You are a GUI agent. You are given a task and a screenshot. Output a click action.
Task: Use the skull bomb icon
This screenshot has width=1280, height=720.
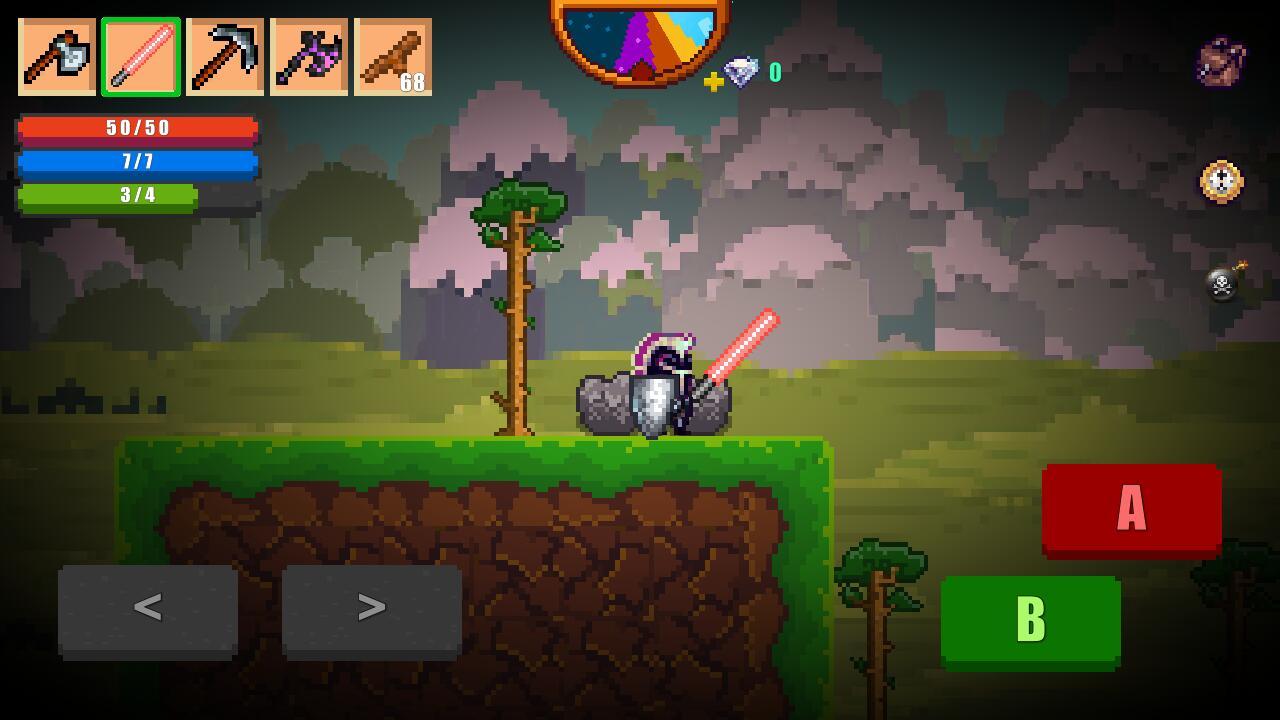1224,282
